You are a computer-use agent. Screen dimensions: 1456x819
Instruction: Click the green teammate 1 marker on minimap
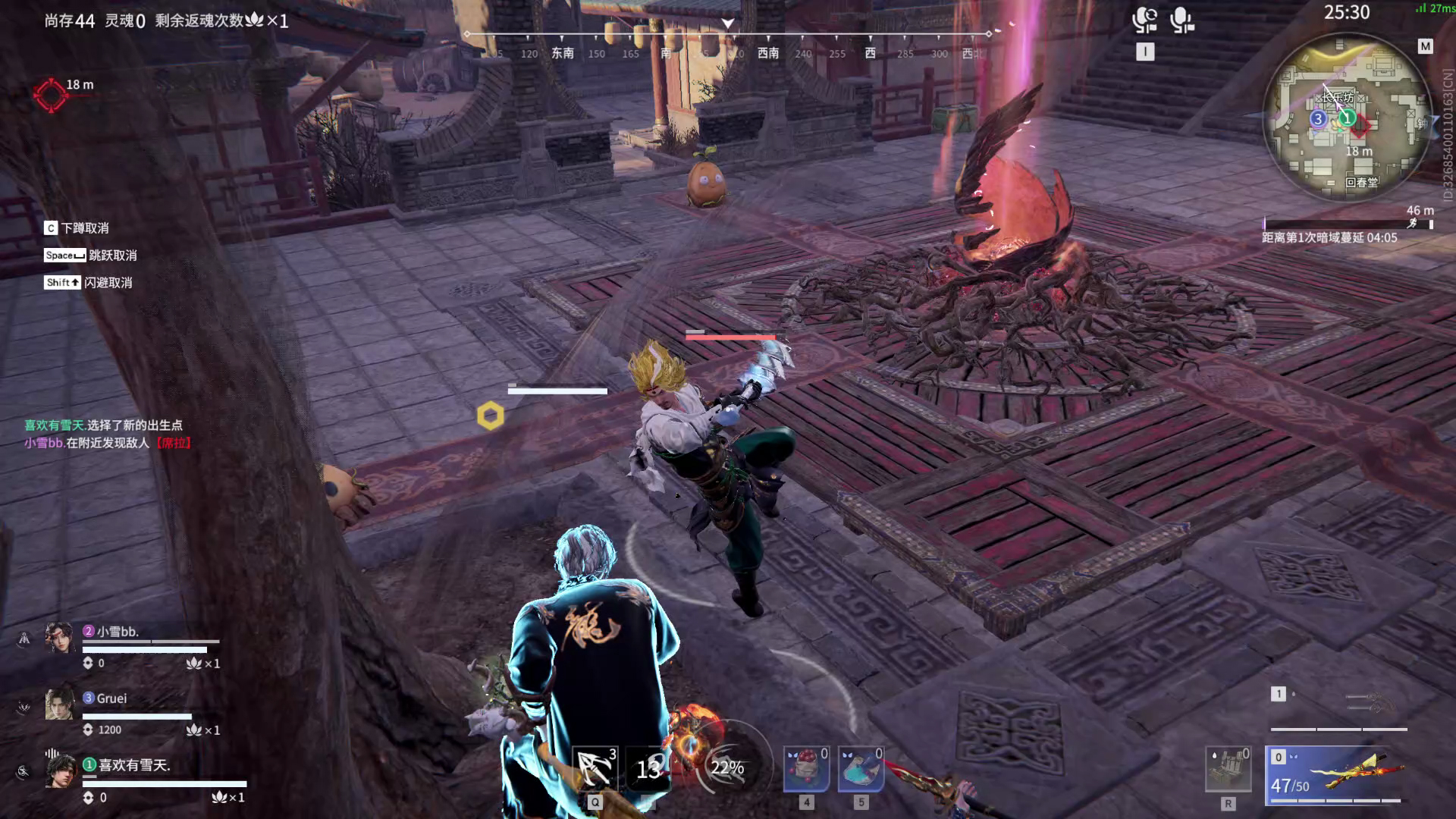point(1347,118)
